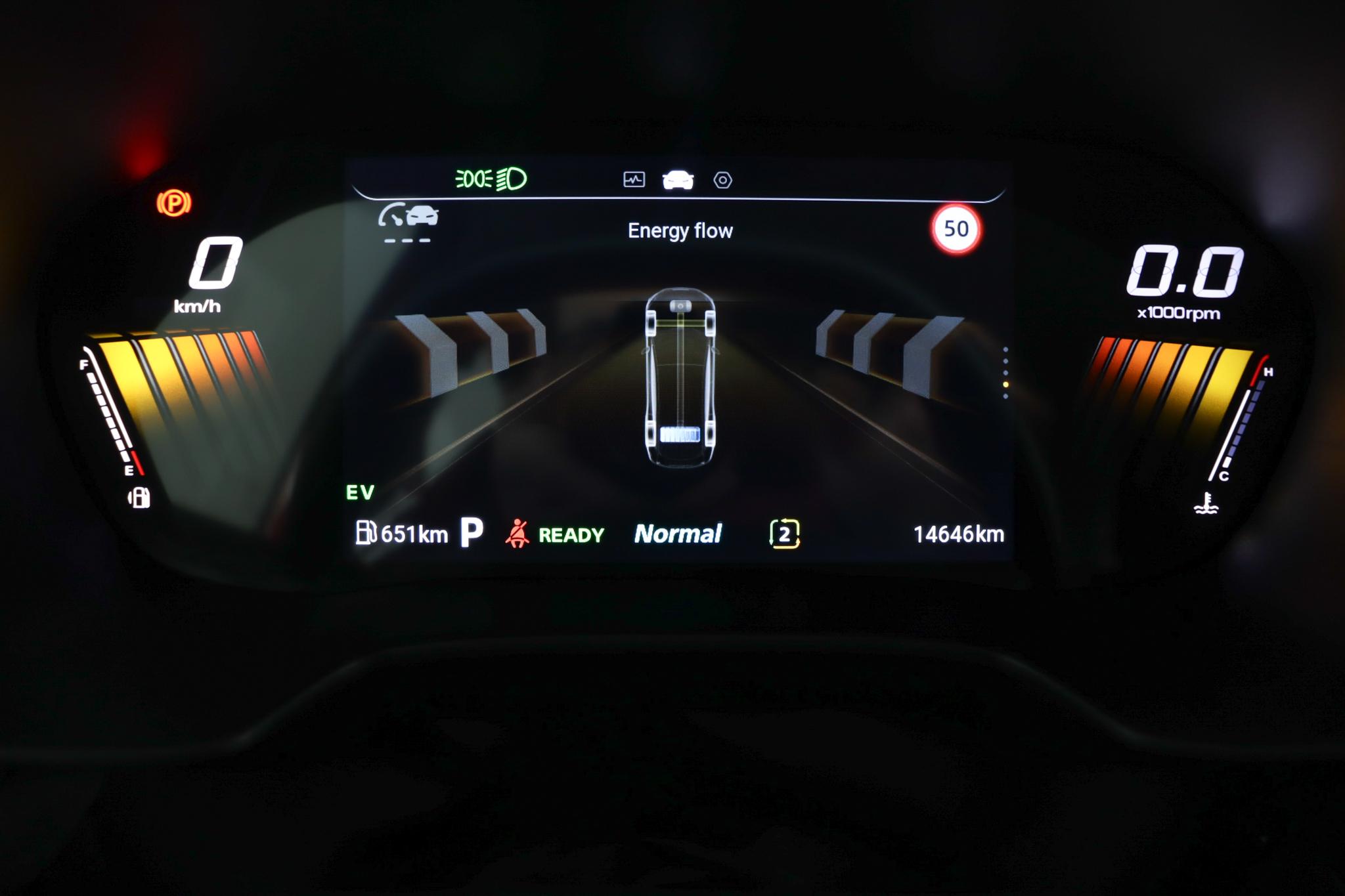Open the hexagon settings tab
The width and height of the screenshot is (1345, 896).
tap(722, 180)
